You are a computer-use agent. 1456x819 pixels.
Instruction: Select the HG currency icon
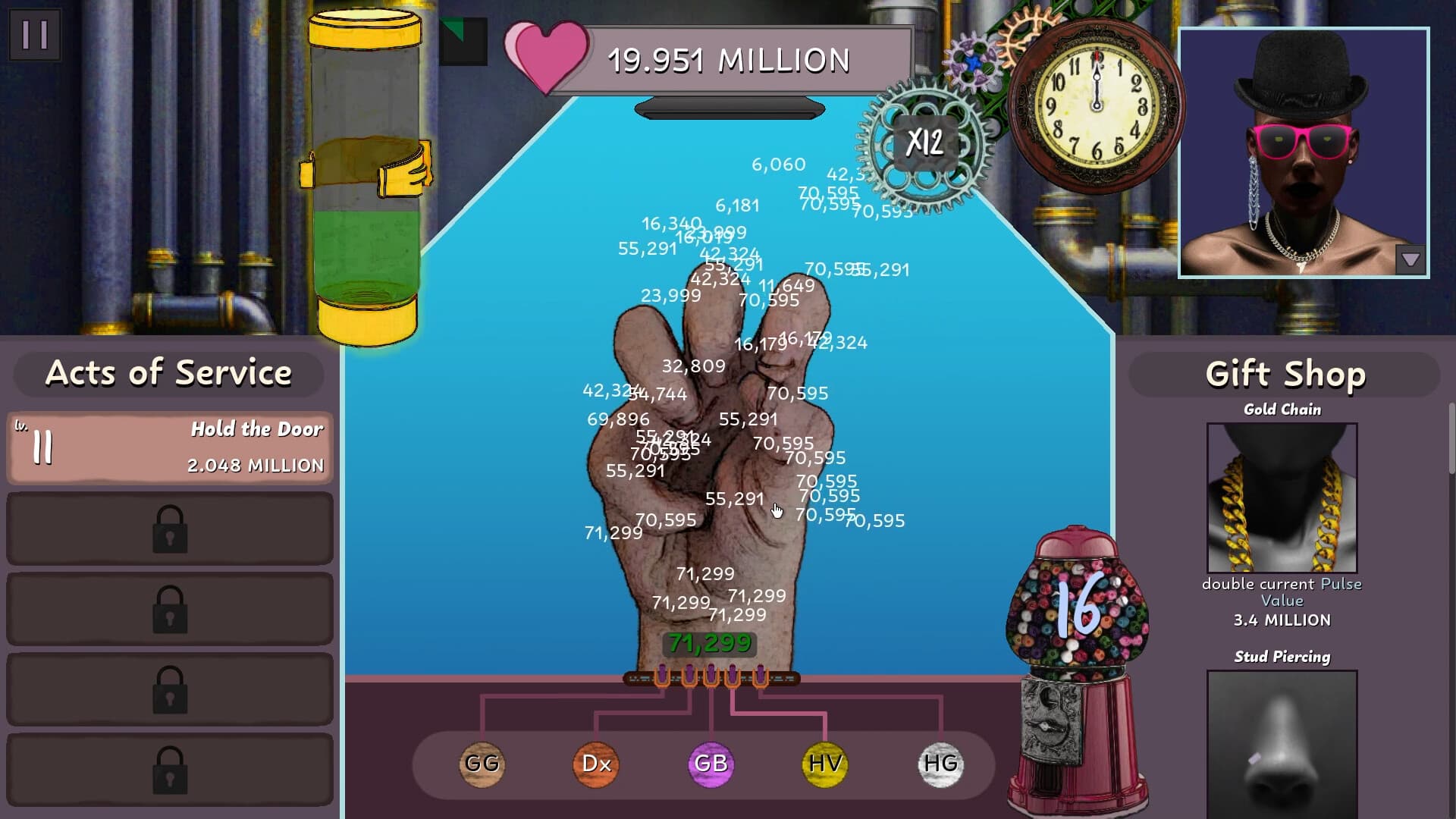(939, 764)
